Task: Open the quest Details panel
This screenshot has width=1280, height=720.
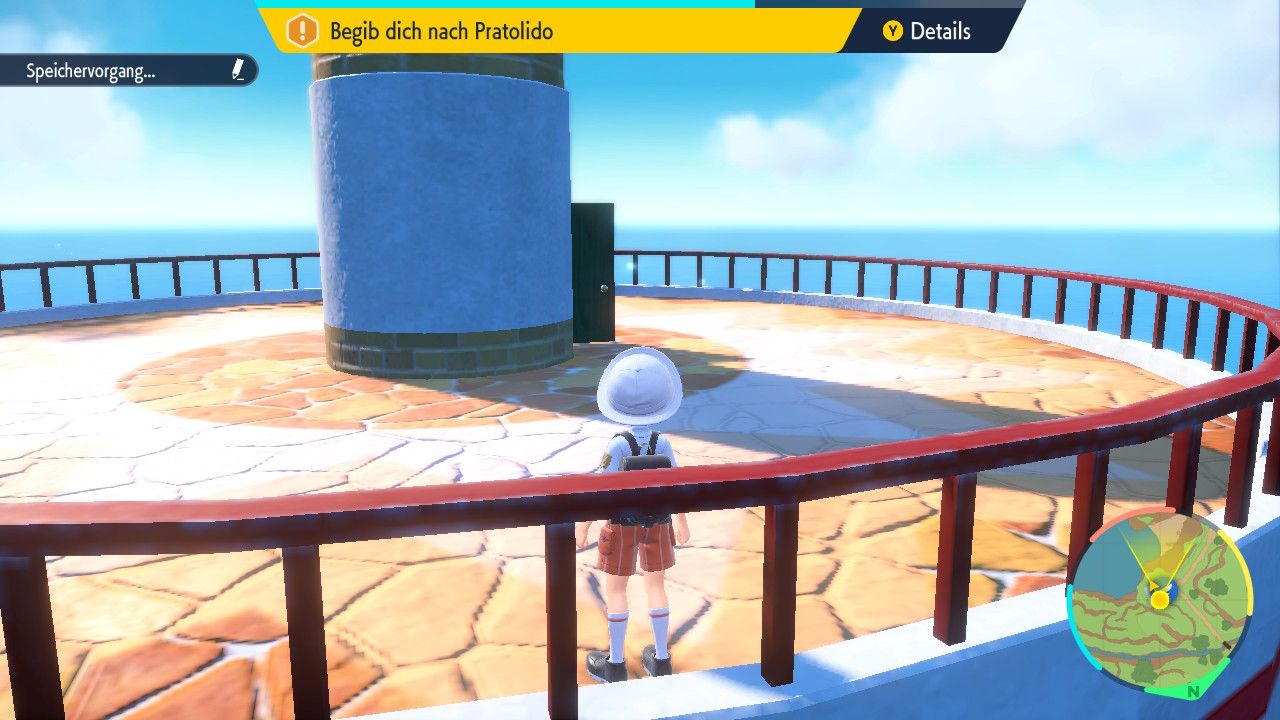Action: click(x=927, y=31)
